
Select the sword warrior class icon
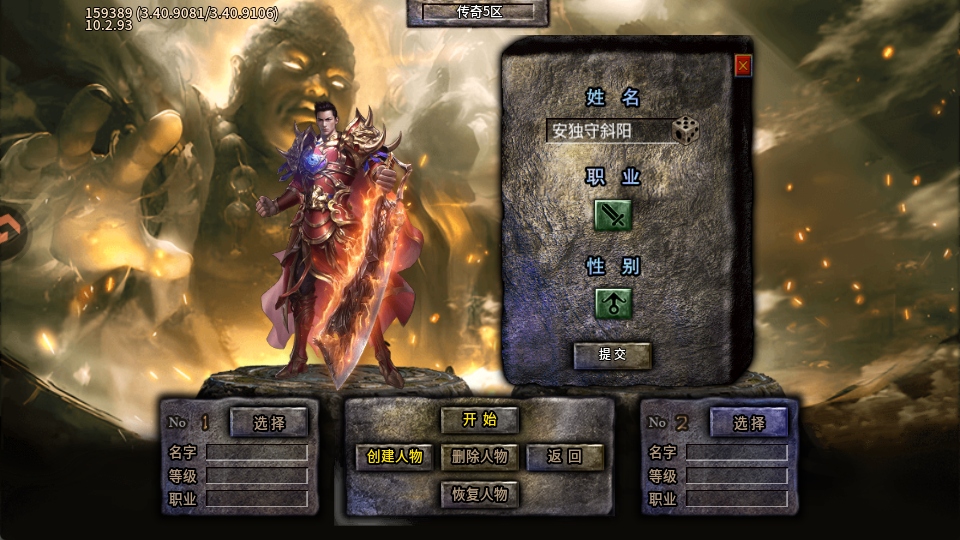pos(613,215)
